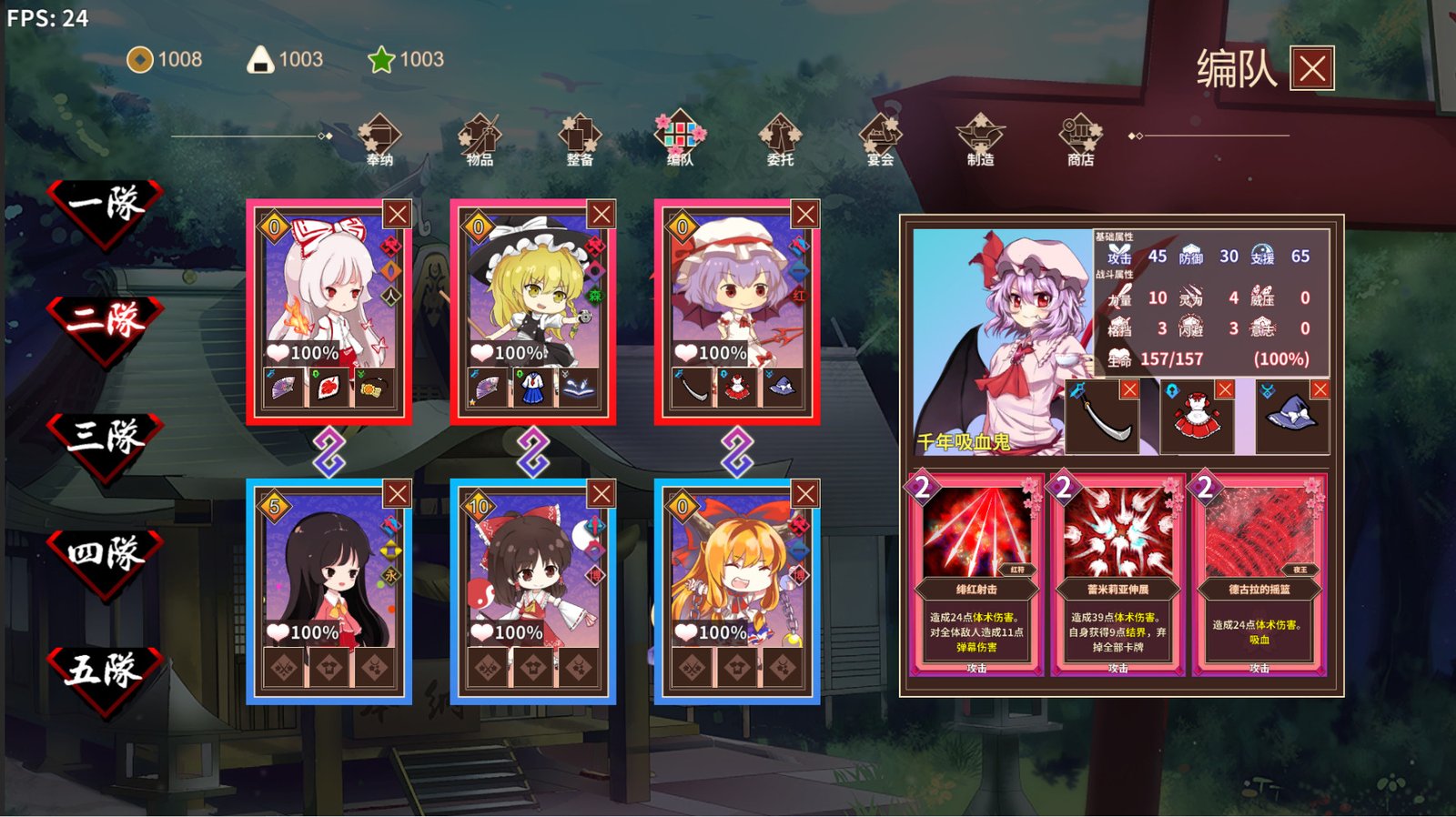Image resolution: width=1456 pixels, height=817 pixels.
Task: Open the 宴会 banquet icon
Action: (880, 136)
